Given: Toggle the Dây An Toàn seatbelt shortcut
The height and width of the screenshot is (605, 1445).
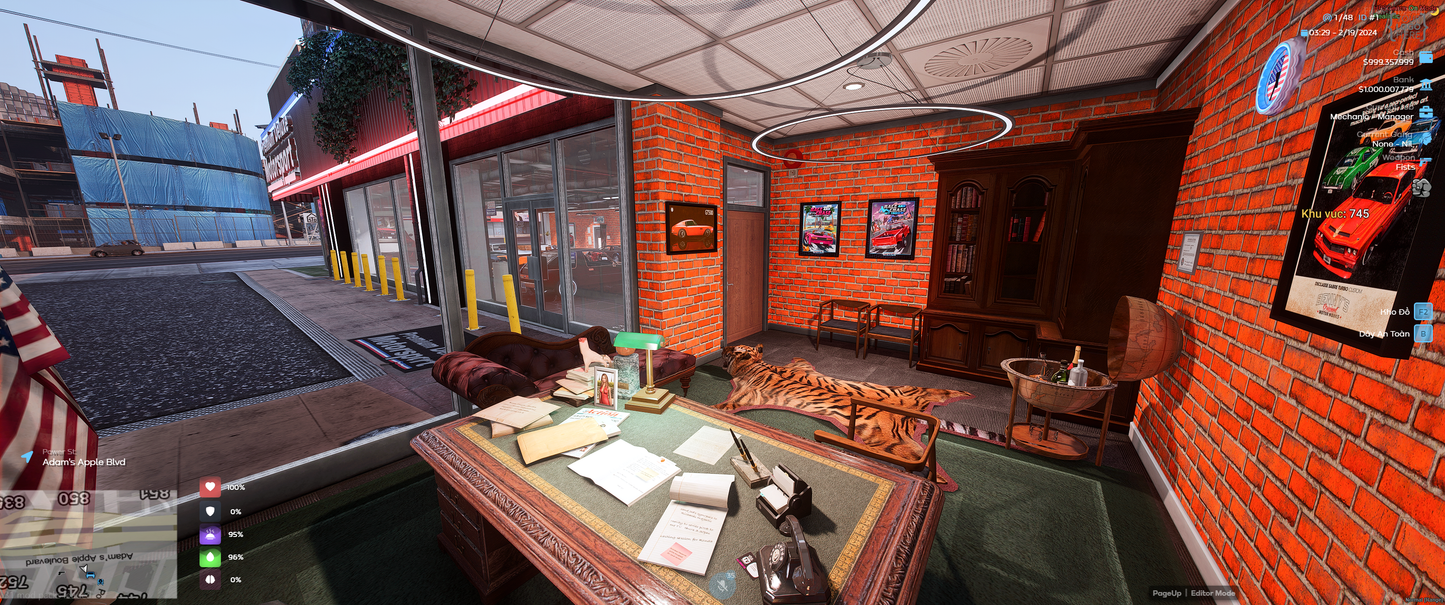Looking at the screenshot, I should [x=1422, y=334].
